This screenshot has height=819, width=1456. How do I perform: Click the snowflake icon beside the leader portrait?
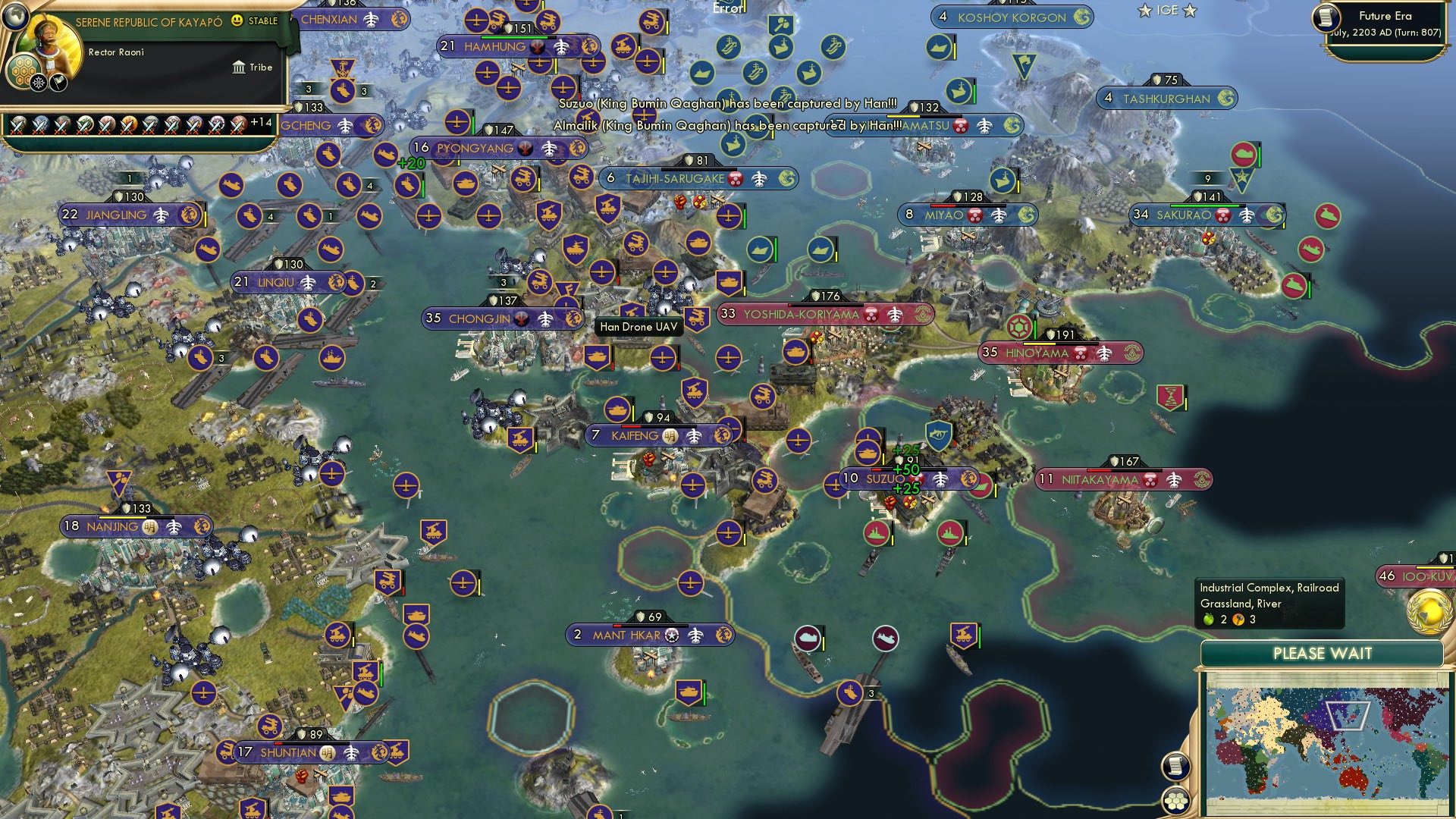pos(39,83)
